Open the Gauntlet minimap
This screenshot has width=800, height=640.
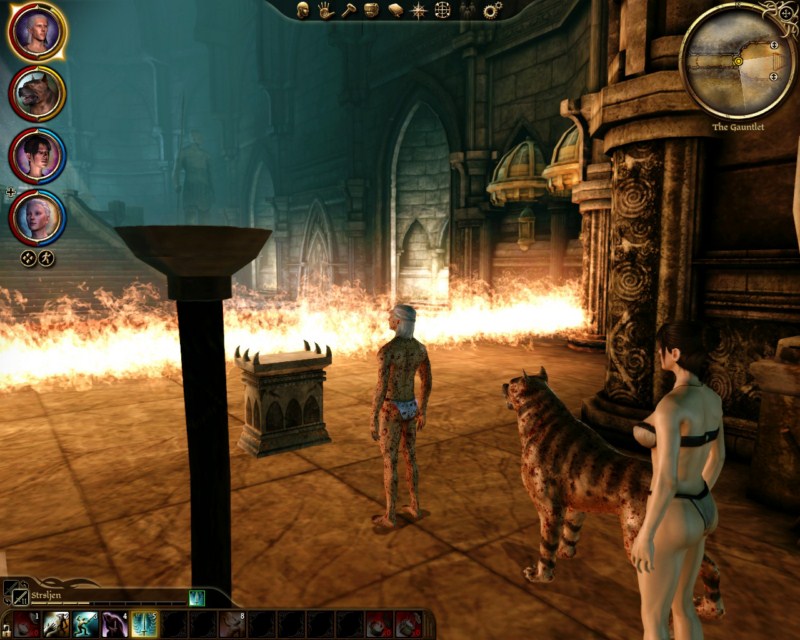coord(738,60)
